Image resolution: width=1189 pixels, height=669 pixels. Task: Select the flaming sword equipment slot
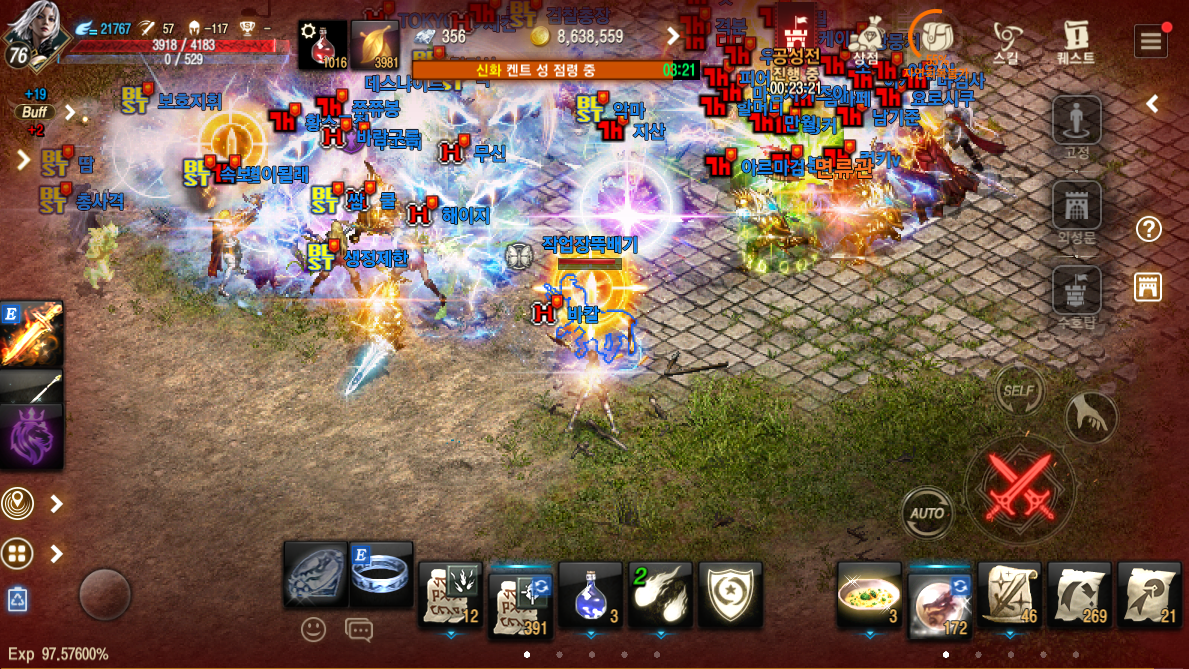[31, 334]
